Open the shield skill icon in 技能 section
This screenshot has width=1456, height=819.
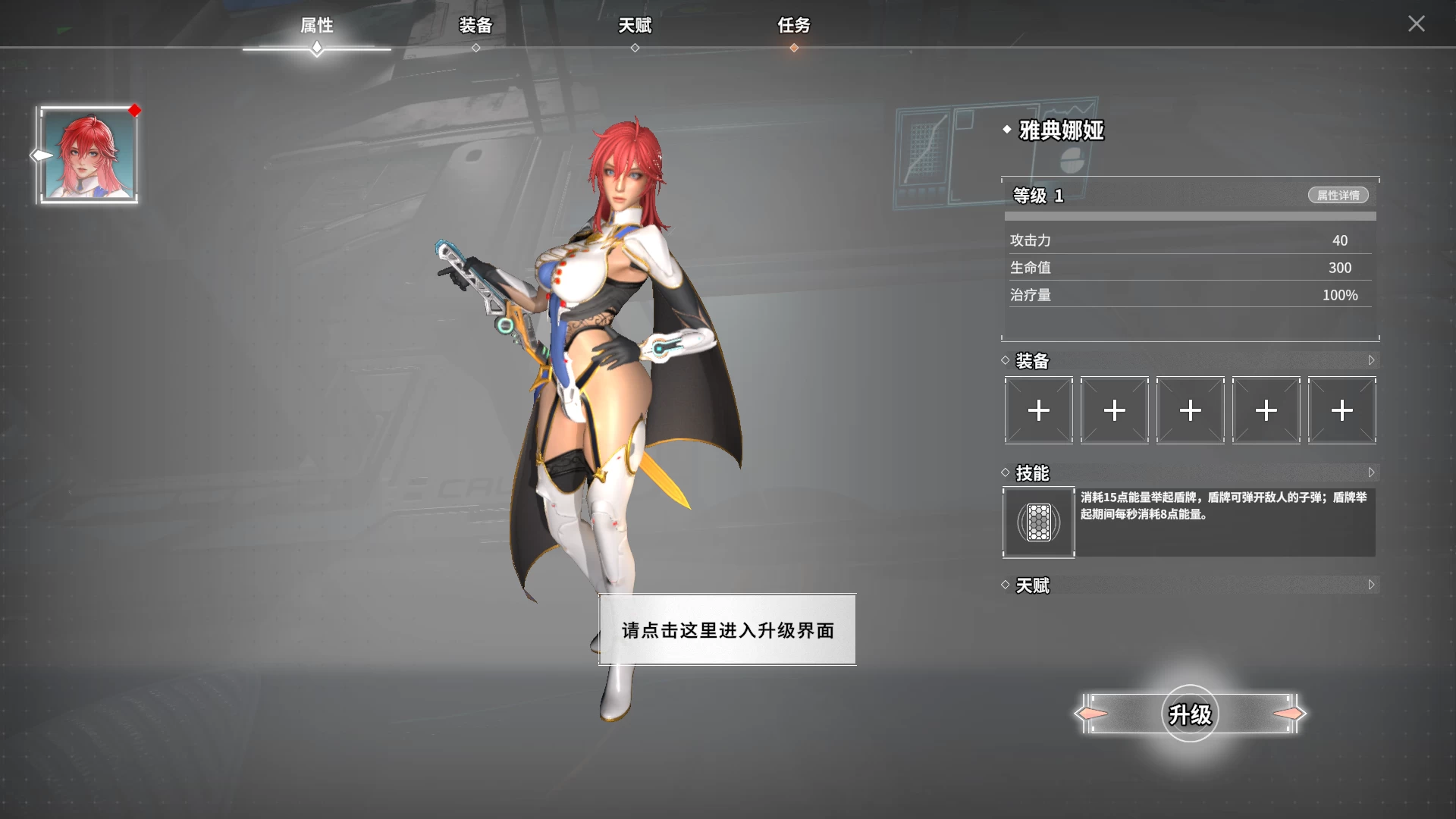point(1039,522)
